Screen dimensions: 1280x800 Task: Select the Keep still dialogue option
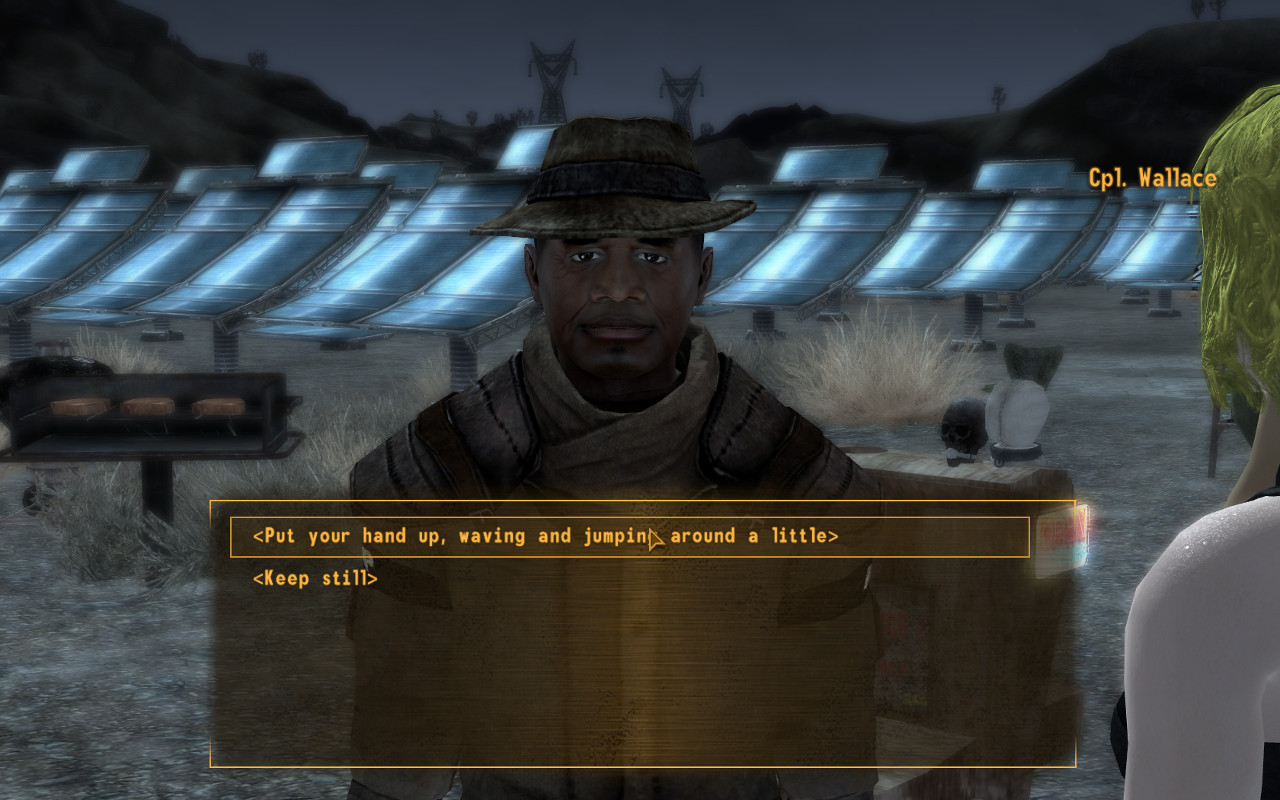tap(315, 579)
